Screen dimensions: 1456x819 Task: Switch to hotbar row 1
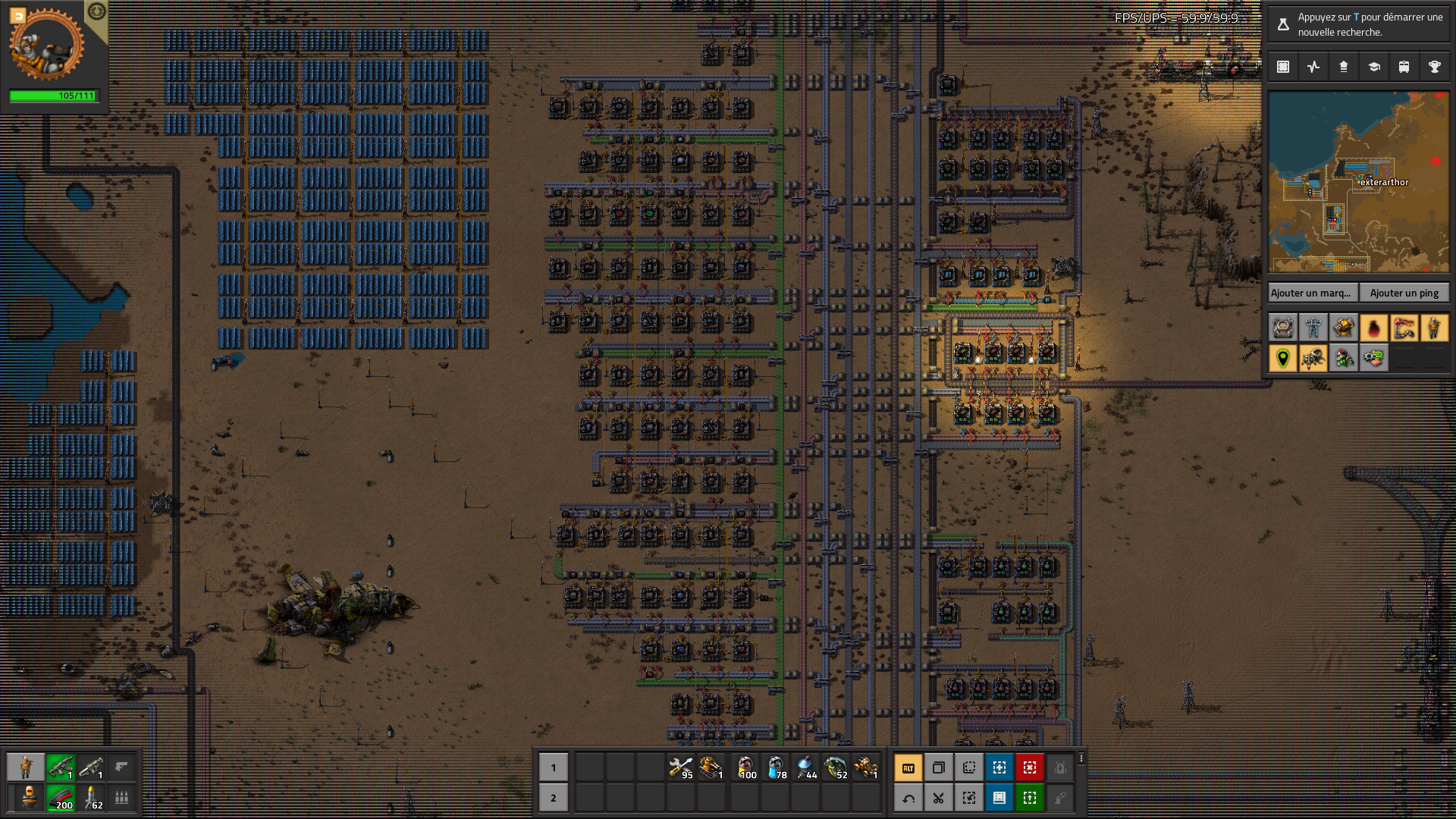tap(553, 767)
